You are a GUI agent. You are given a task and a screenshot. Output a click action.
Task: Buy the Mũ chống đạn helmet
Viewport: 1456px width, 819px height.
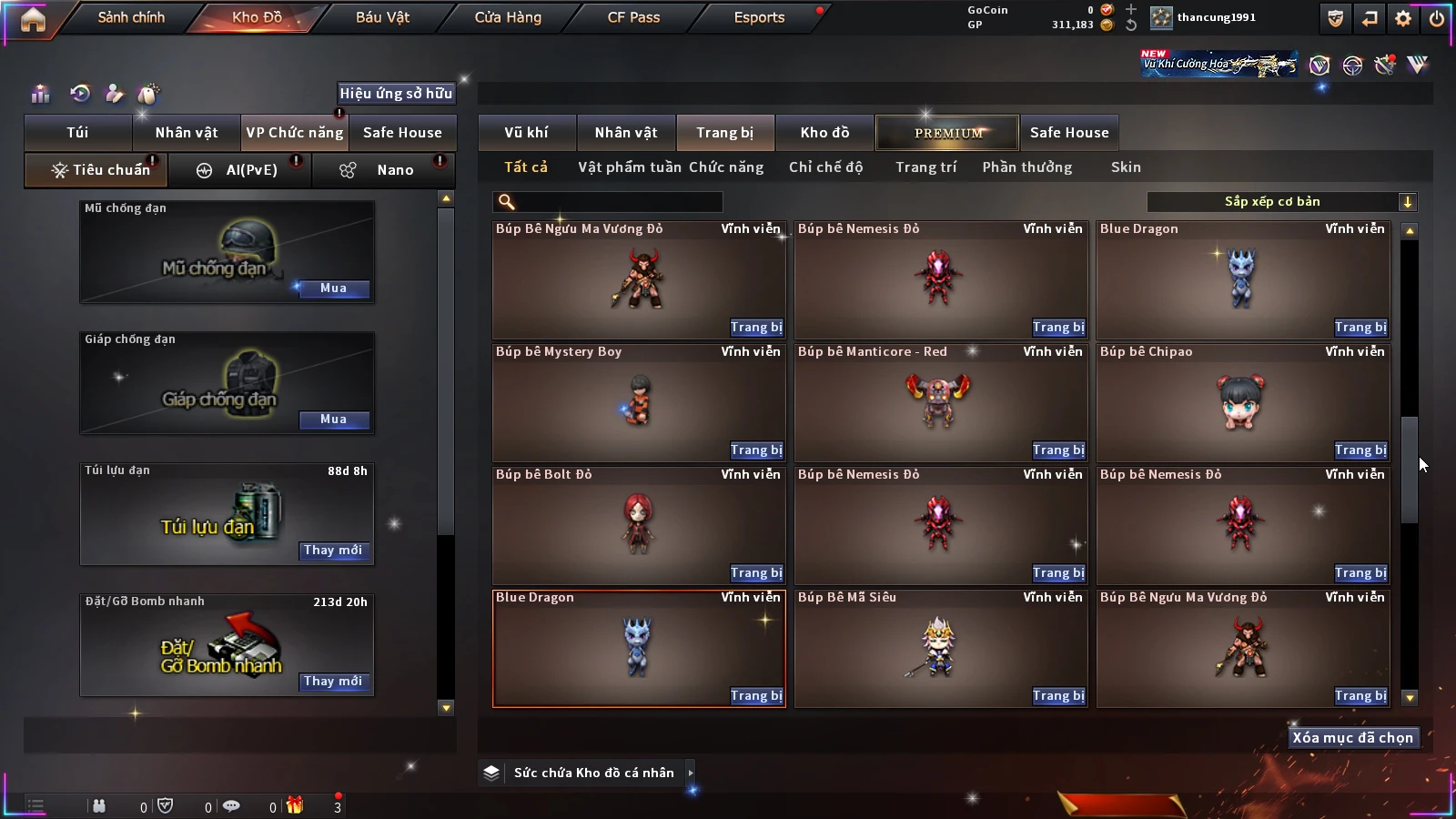(x=333, y=288)
